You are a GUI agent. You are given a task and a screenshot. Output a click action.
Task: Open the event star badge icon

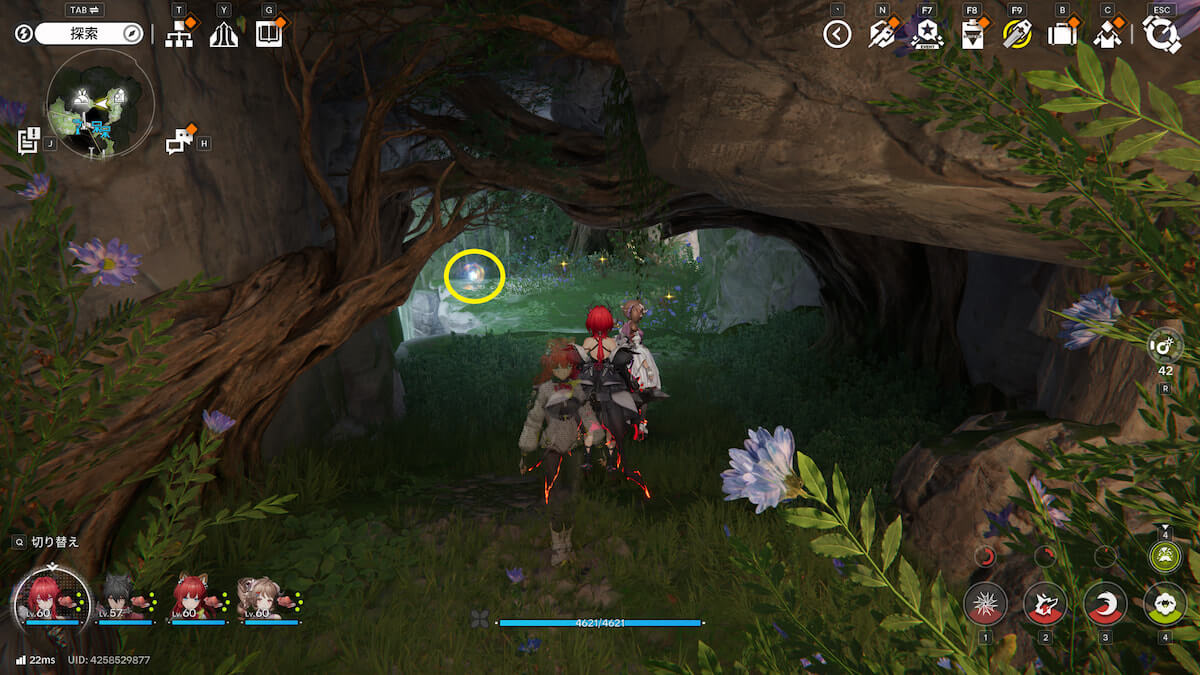coord(926,34)
